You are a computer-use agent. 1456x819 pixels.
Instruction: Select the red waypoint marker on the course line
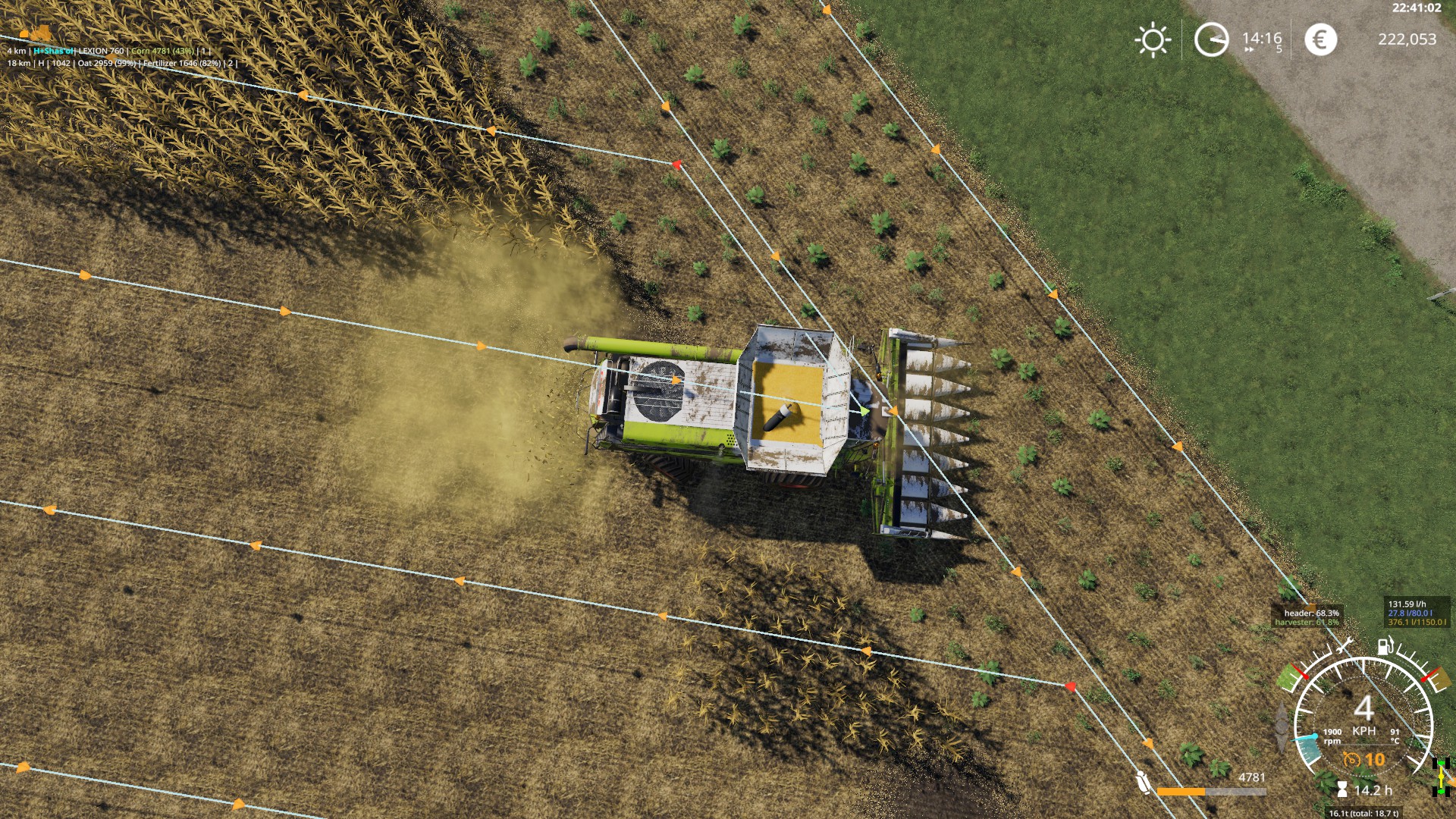[x=676, y=163]
